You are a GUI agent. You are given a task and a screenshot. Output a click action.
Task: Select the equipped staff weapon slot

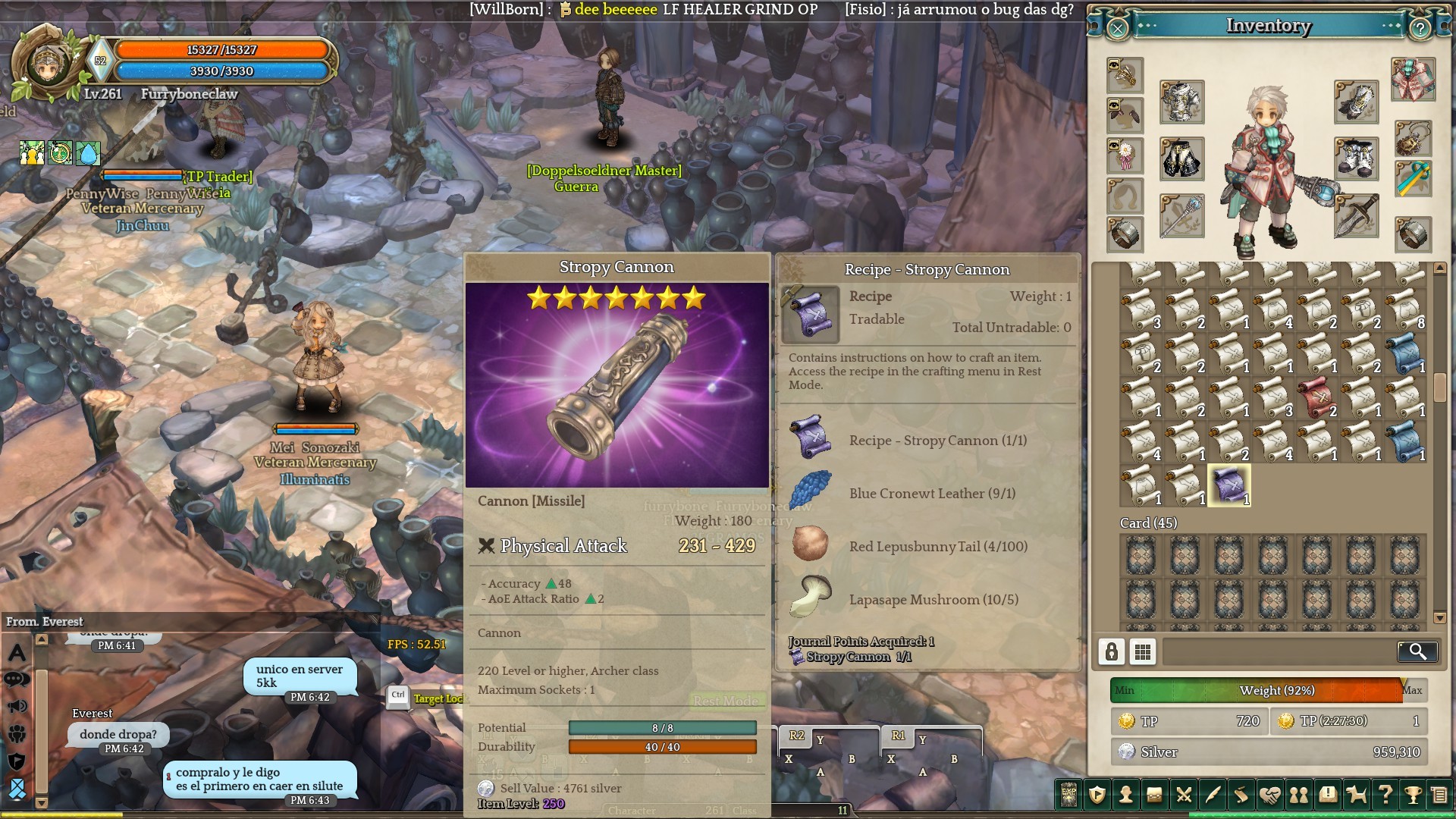coord(1181,216)
